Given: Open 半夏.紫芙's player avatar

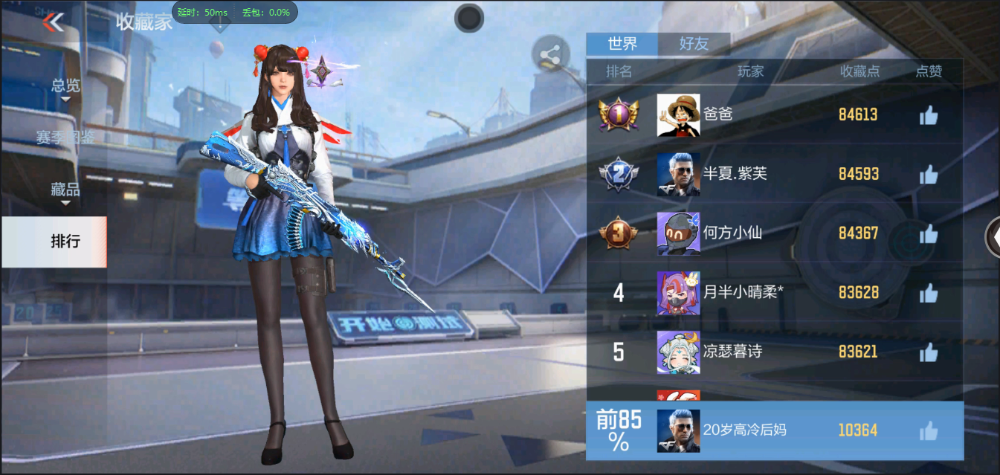Looking at the screenshot, I should pos(676,174).
